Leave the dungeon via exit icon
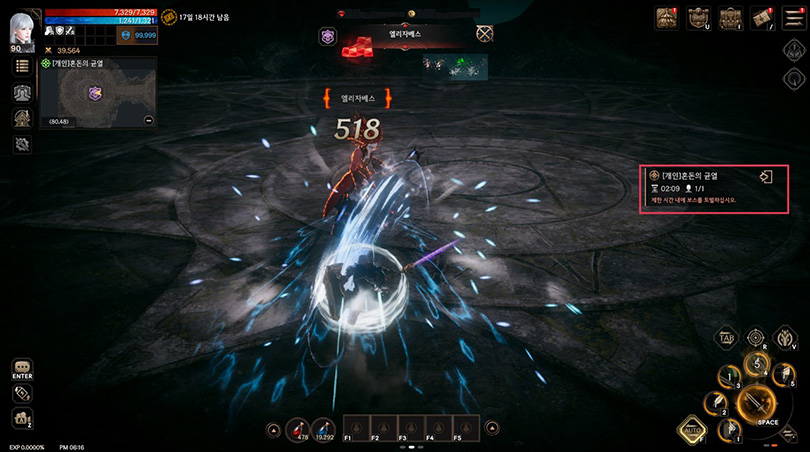 [x=766, y=177]
